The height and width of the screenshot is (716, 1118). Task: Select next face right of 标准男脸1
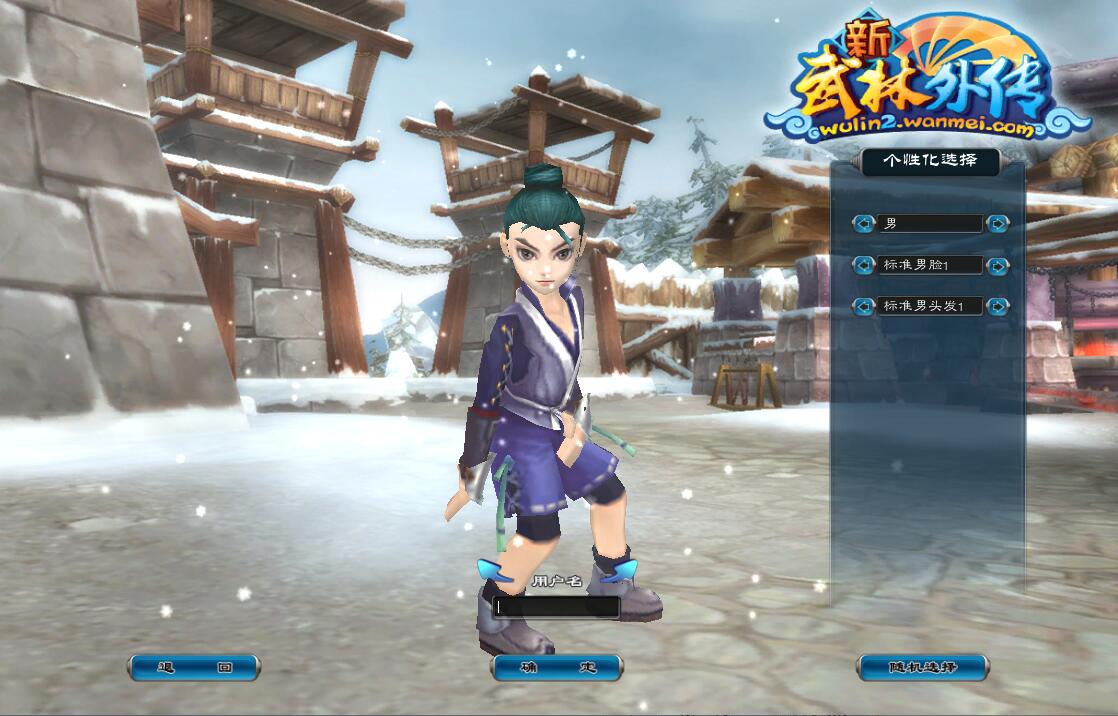click(x=997, y=265)
